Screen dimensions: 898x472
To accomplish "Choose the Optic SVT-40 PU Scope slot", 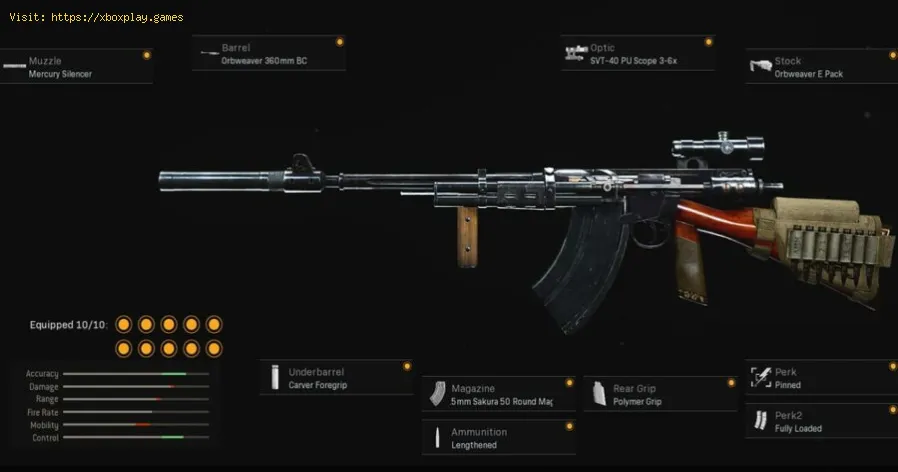I will pos(638,54).
